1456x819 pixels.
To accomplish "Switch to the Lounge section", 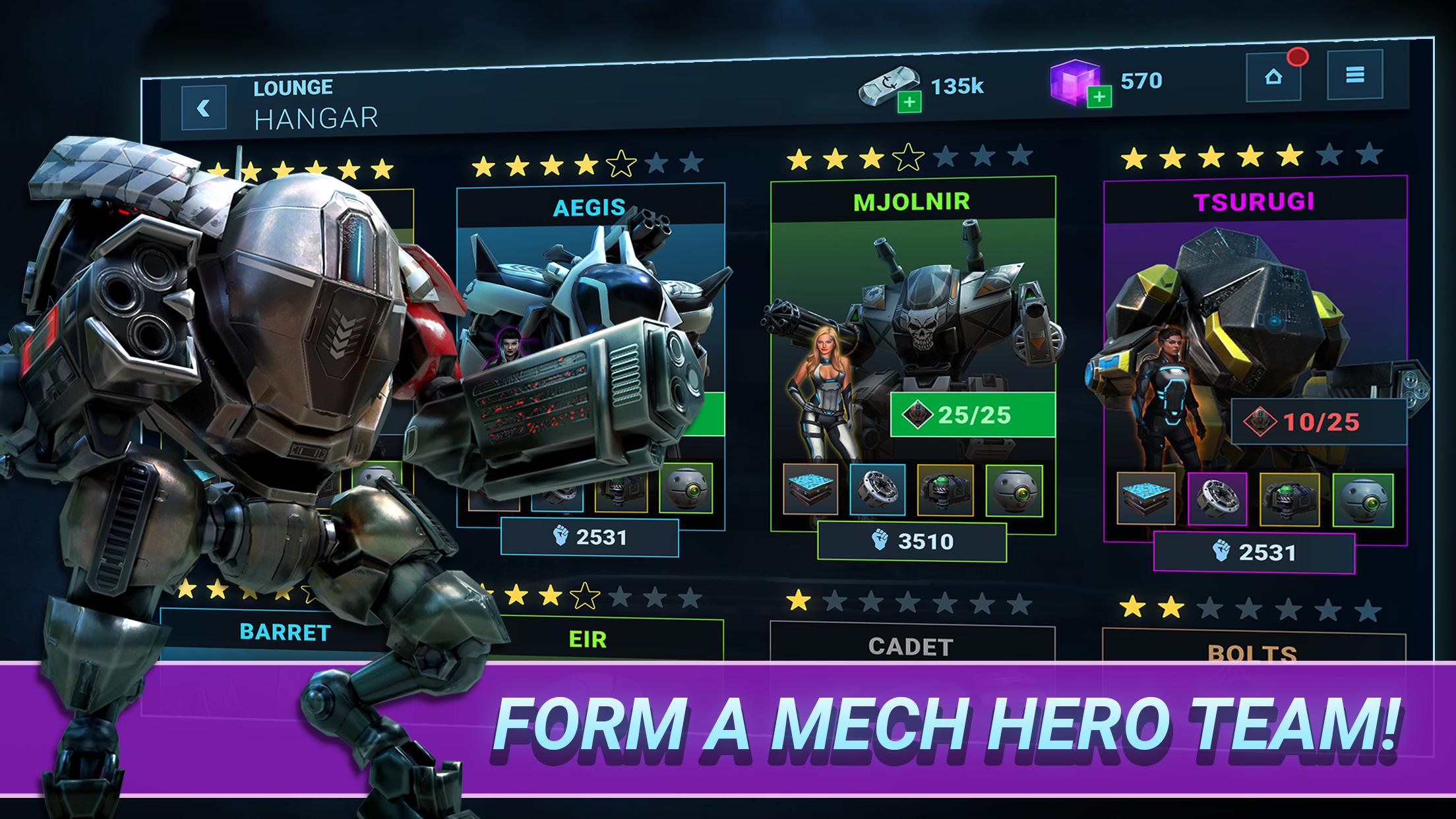I will point(292,86).
